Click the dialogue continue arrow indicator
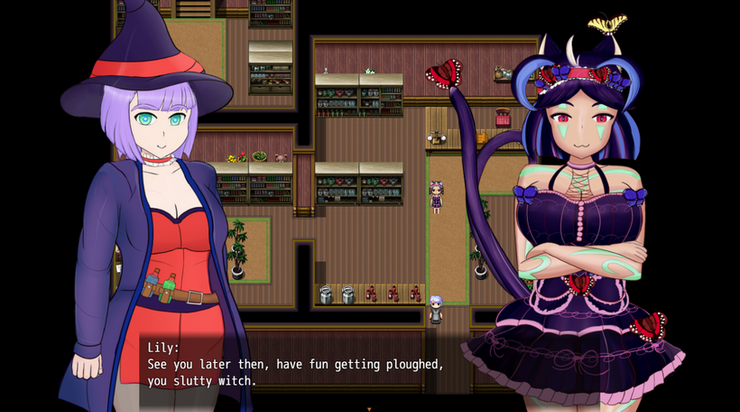This screenshot has height=412, width=740. pos(369,407)
